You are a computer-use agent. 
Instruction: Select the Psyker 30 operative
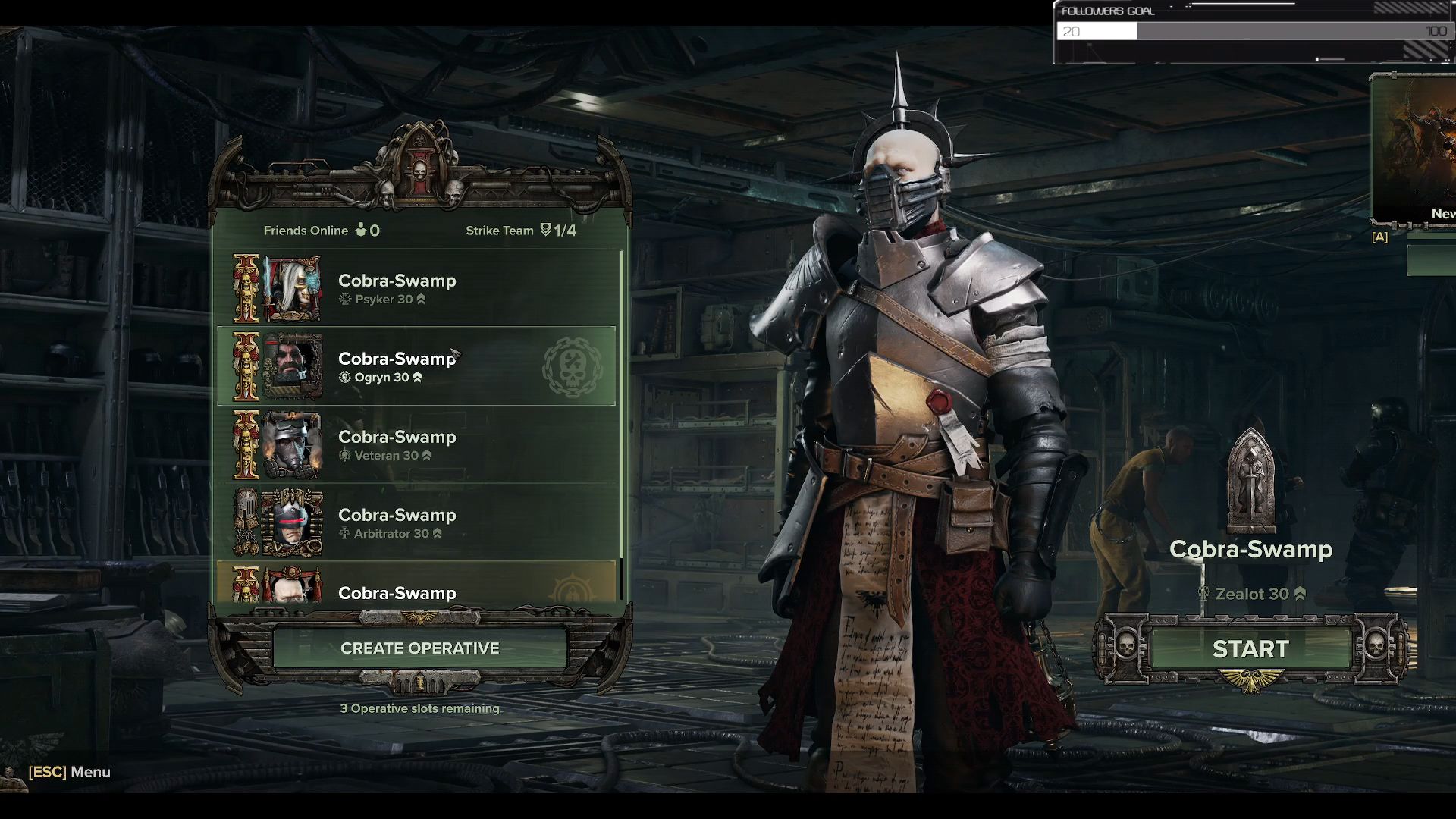(x=416, y=289)
